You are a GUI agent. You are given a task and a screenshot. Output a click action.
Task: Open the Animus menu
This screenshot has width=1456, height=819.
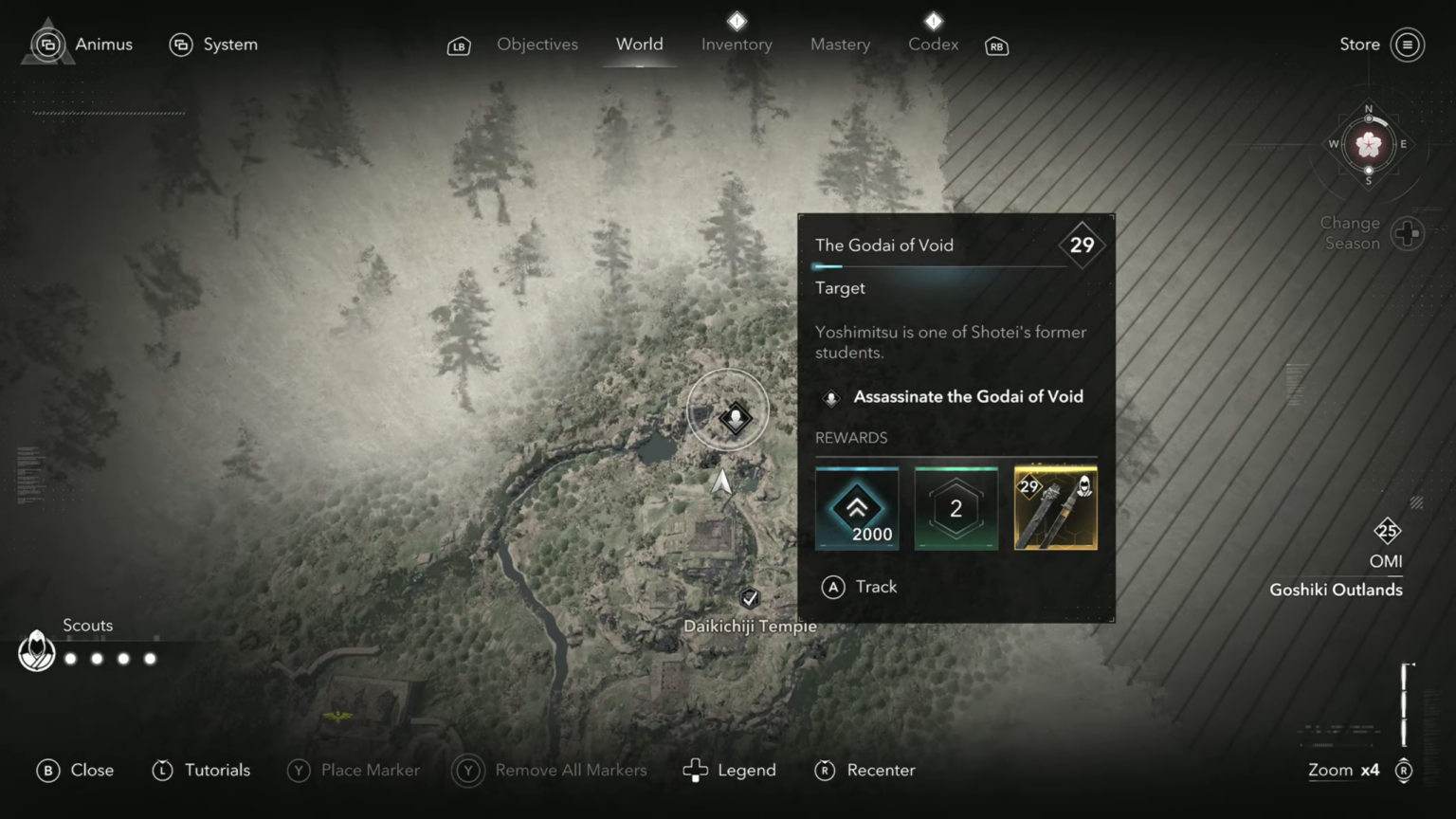(79, 44)
